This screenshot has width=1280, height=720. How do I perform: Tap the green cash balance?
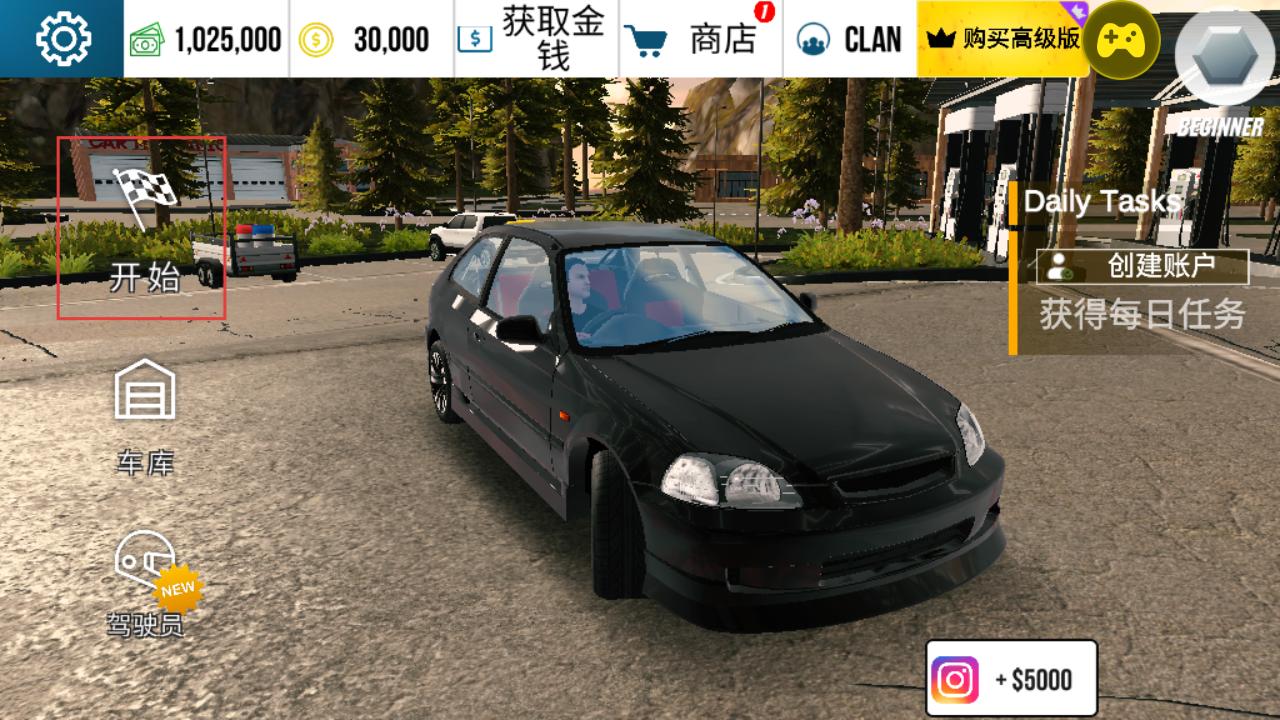pos(206,39)
